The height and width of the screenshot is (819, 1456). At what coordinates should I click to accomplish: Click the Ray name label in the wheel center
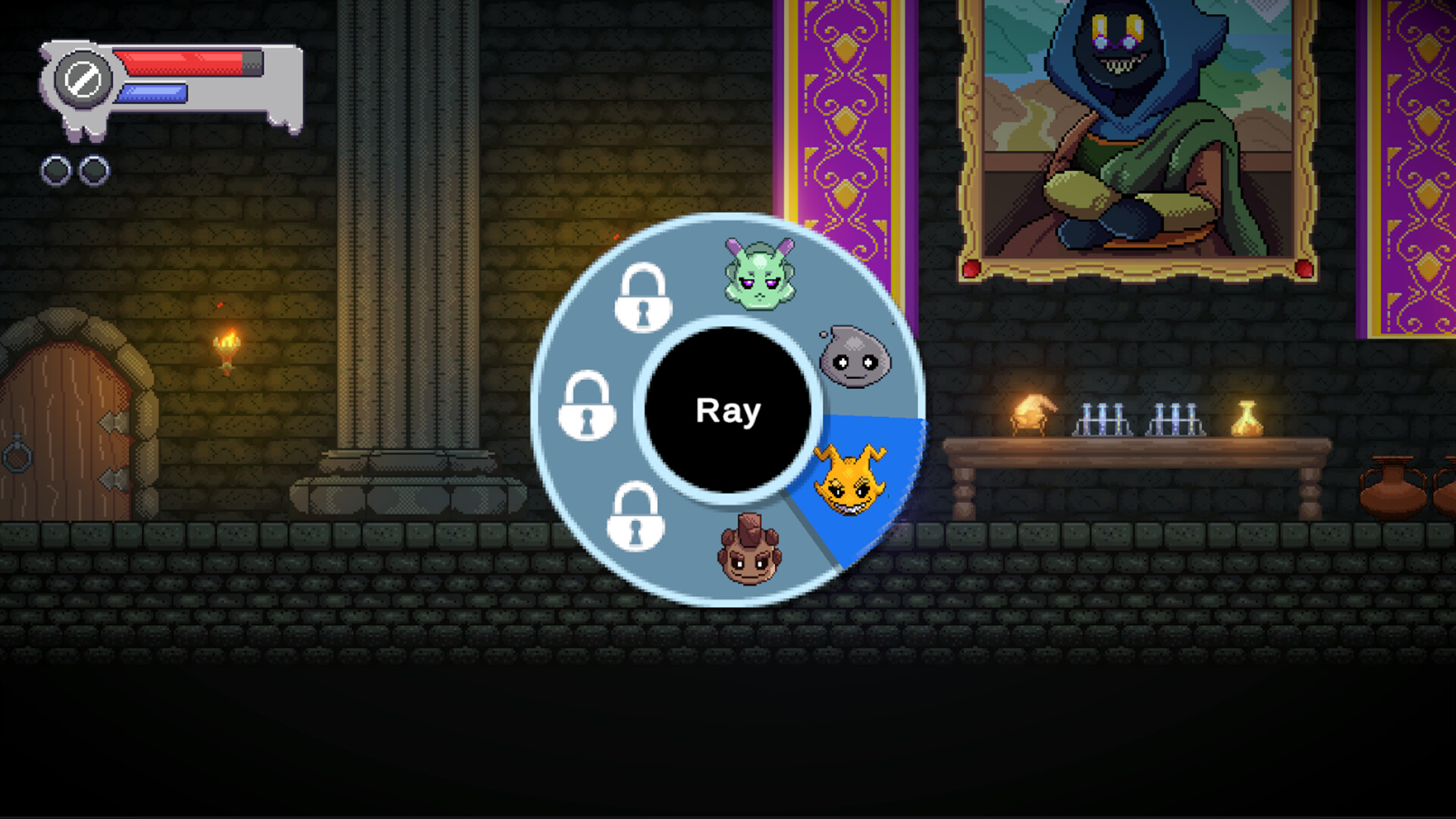(728, 411)
